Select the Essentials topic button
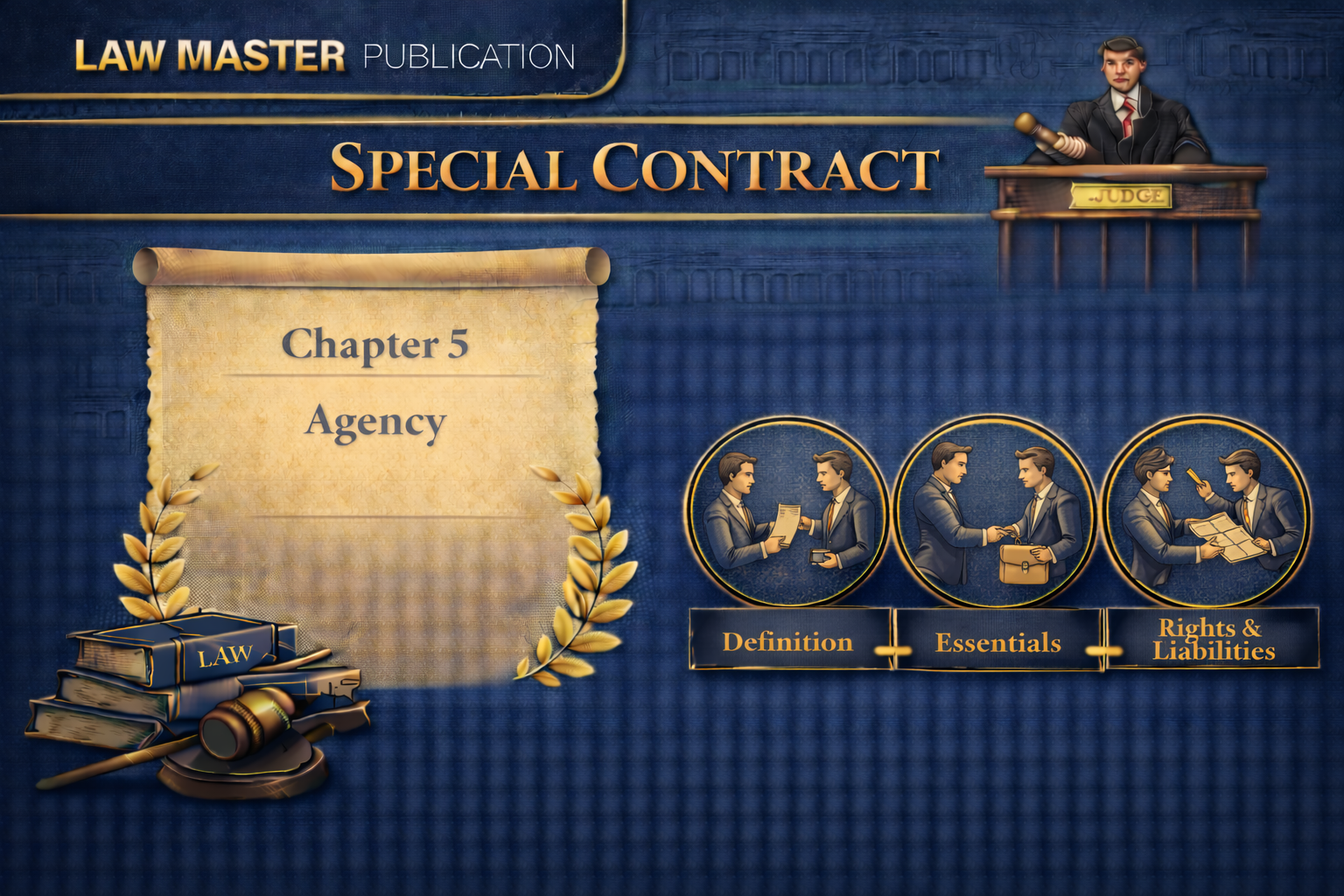 pyautogui.click(x=997, y=643)
